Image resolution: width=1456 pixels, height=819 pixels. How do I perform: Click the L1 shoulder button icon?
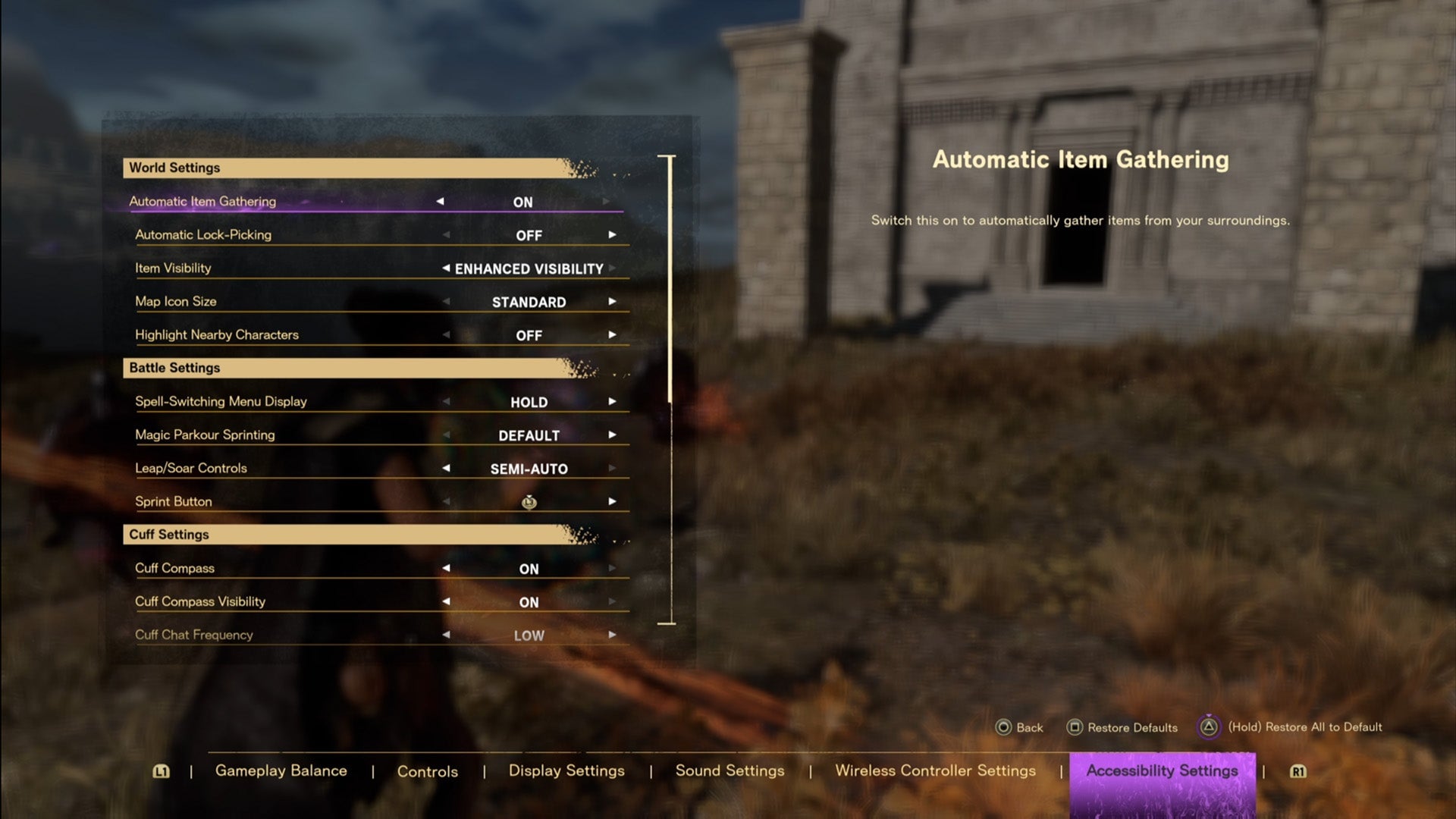pyautogui.click(x=160, y=771)
